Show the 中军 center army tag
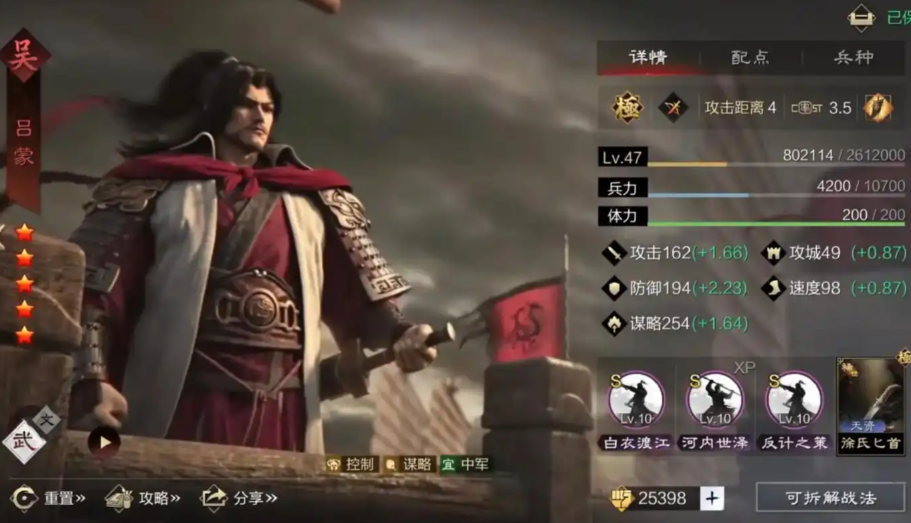Screen dimensions: 911x523 click(465, 464)
